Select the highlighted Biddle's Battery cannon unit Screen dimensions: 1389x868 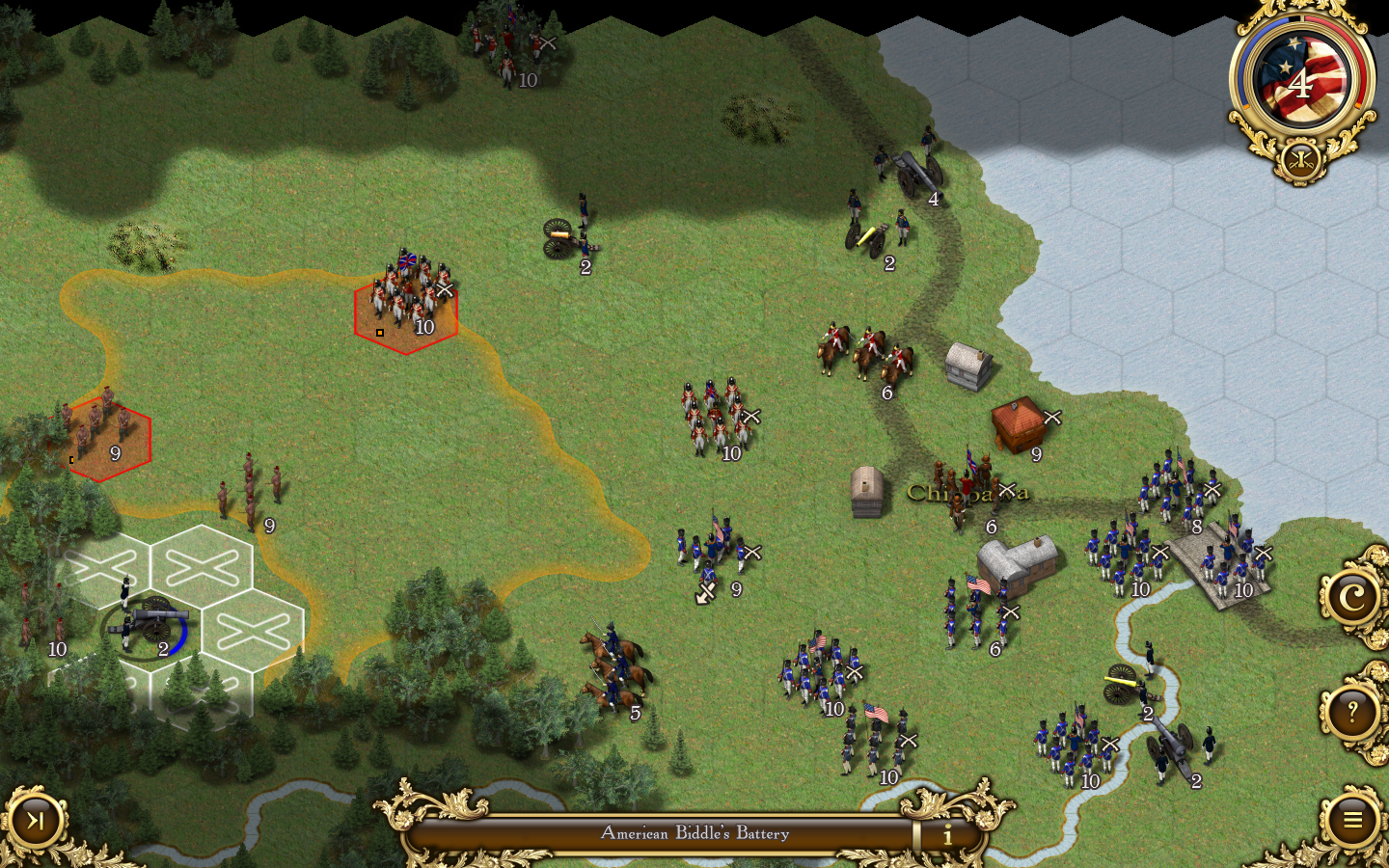[148, 627]
